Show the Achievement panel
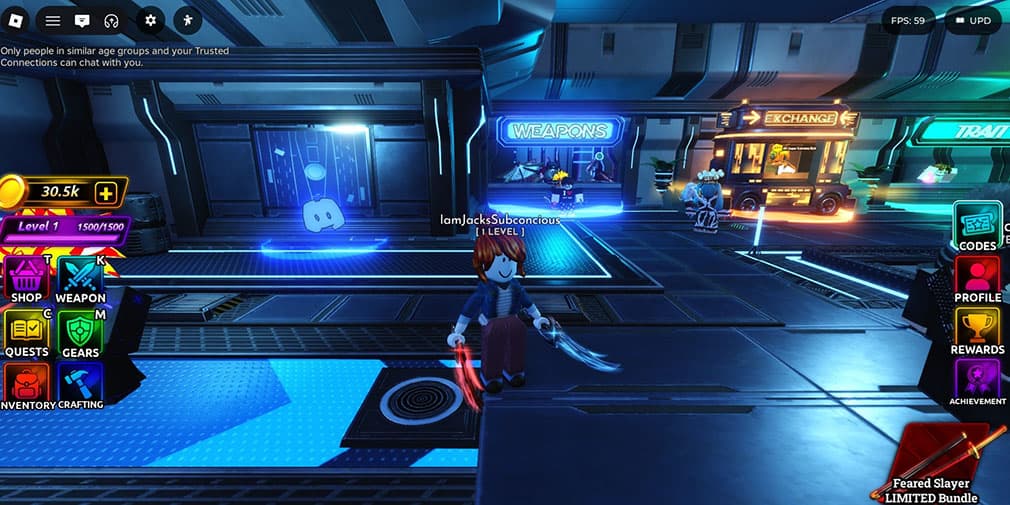The image size is (1010, 505). point(977,383)
